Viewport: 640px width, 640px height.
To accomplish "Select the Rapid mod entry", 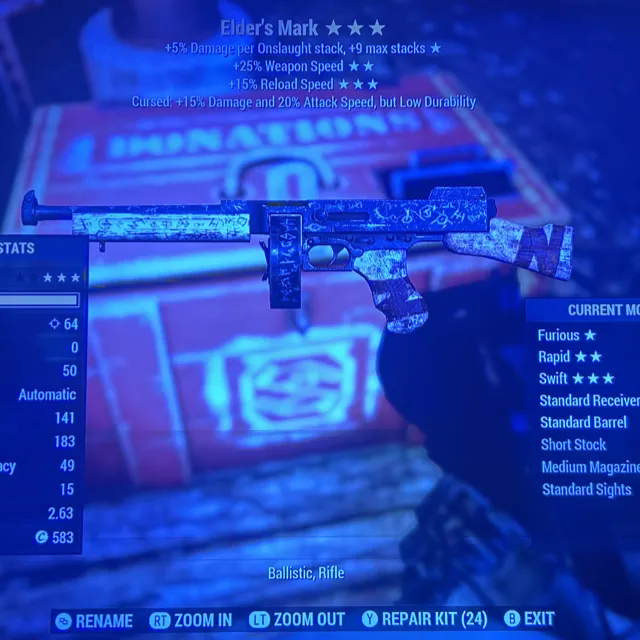I will click(570, 357).
